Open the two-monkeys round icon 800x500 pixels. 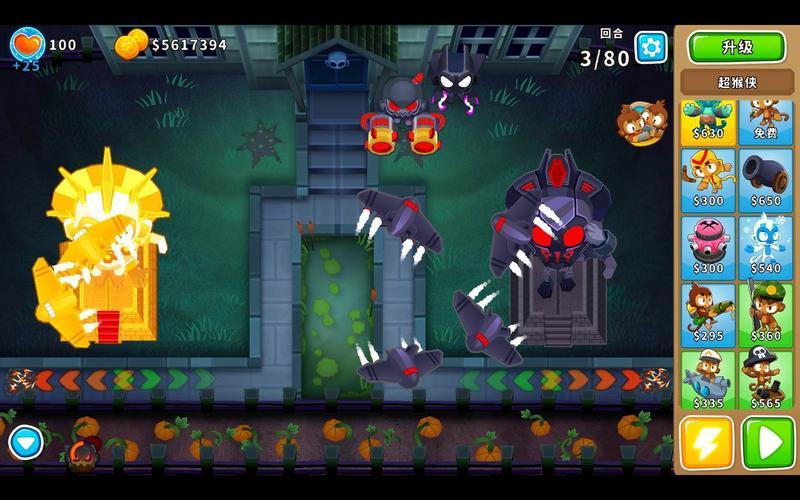639,122
